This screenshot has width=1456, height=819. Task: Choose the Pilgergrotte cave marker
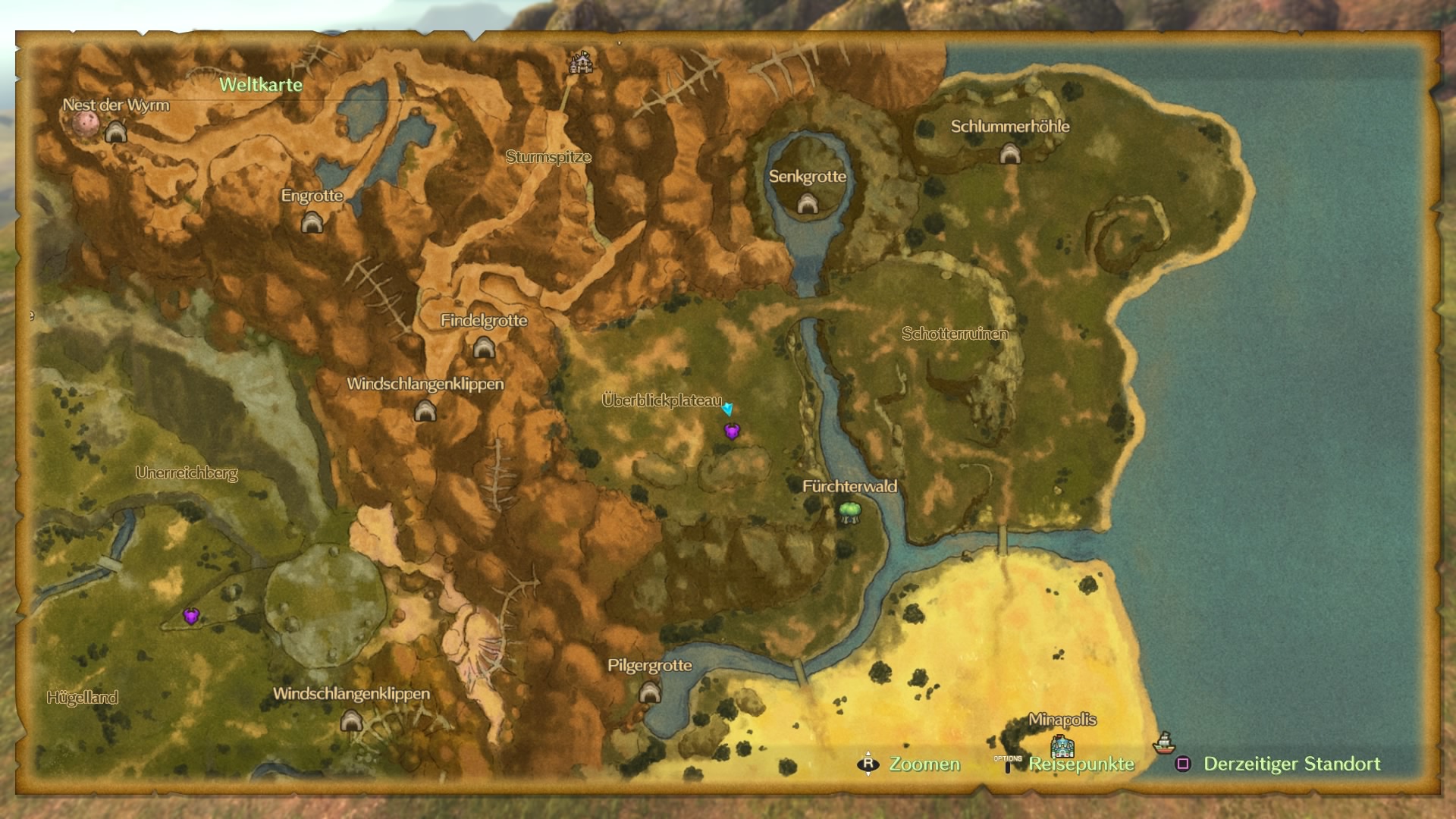point(649,692)
